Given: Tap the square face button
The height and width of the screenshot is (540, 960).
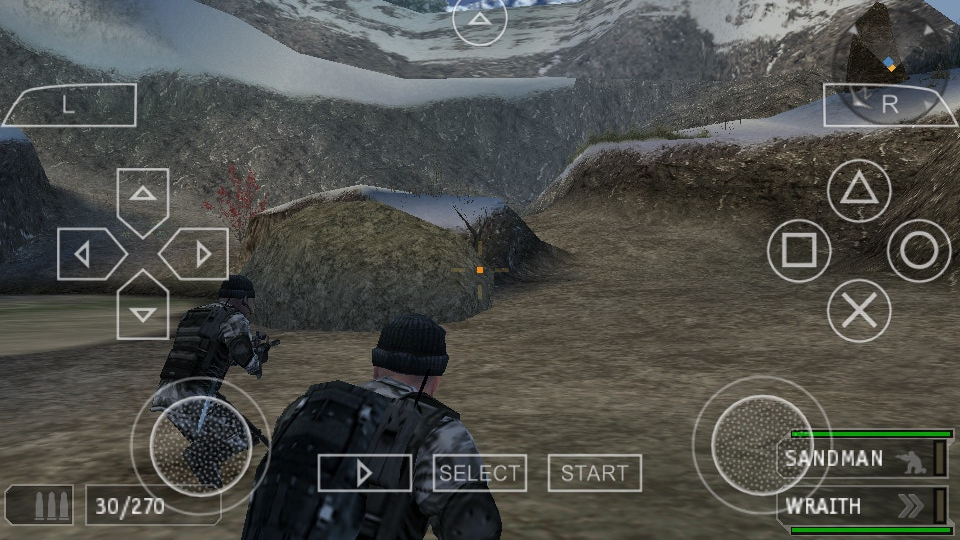Looking at the screenshot, I should click(799, 251).
